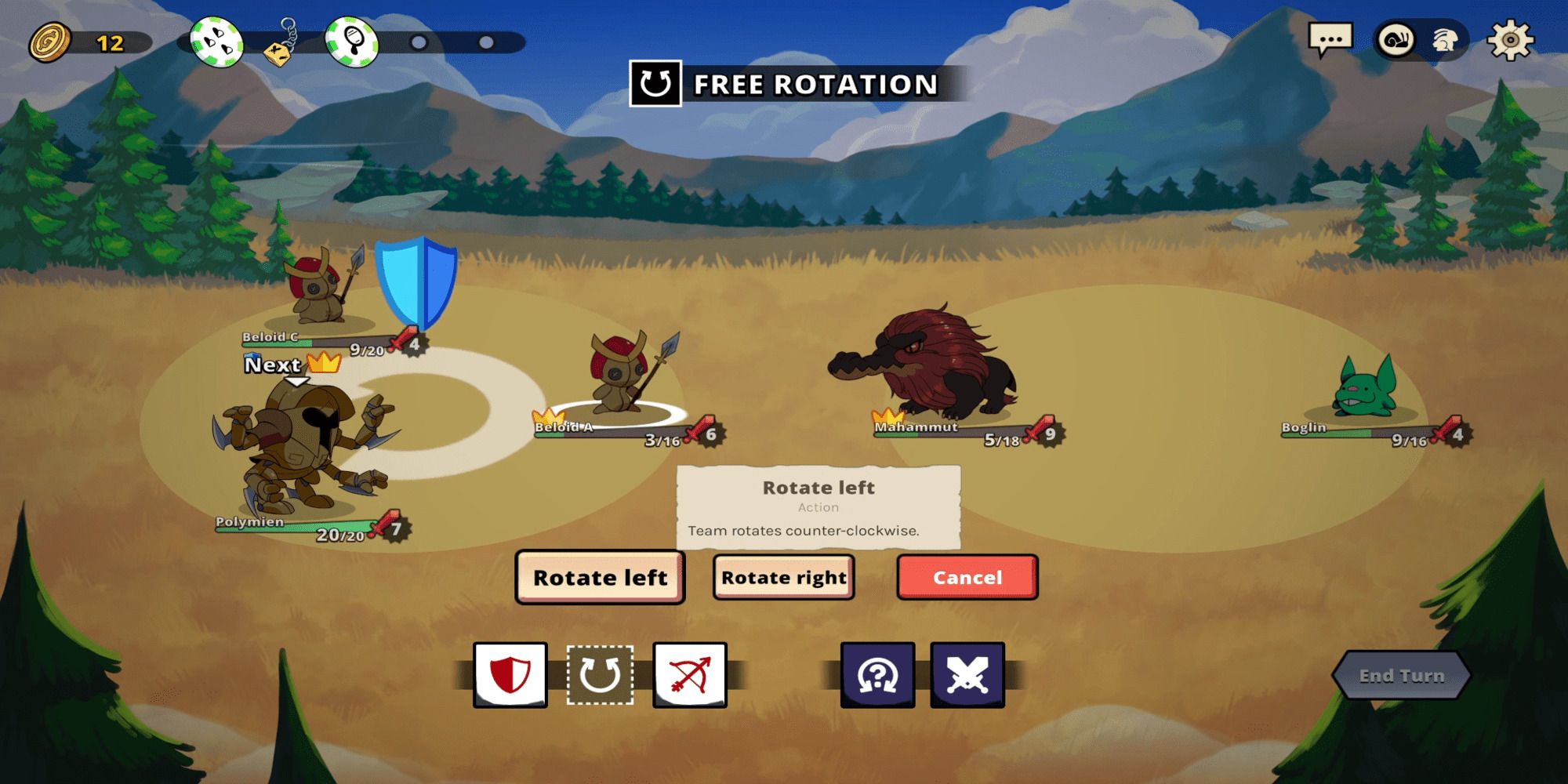
Task: Select the free rotation action icon
Action: click(x=601, y=676)
